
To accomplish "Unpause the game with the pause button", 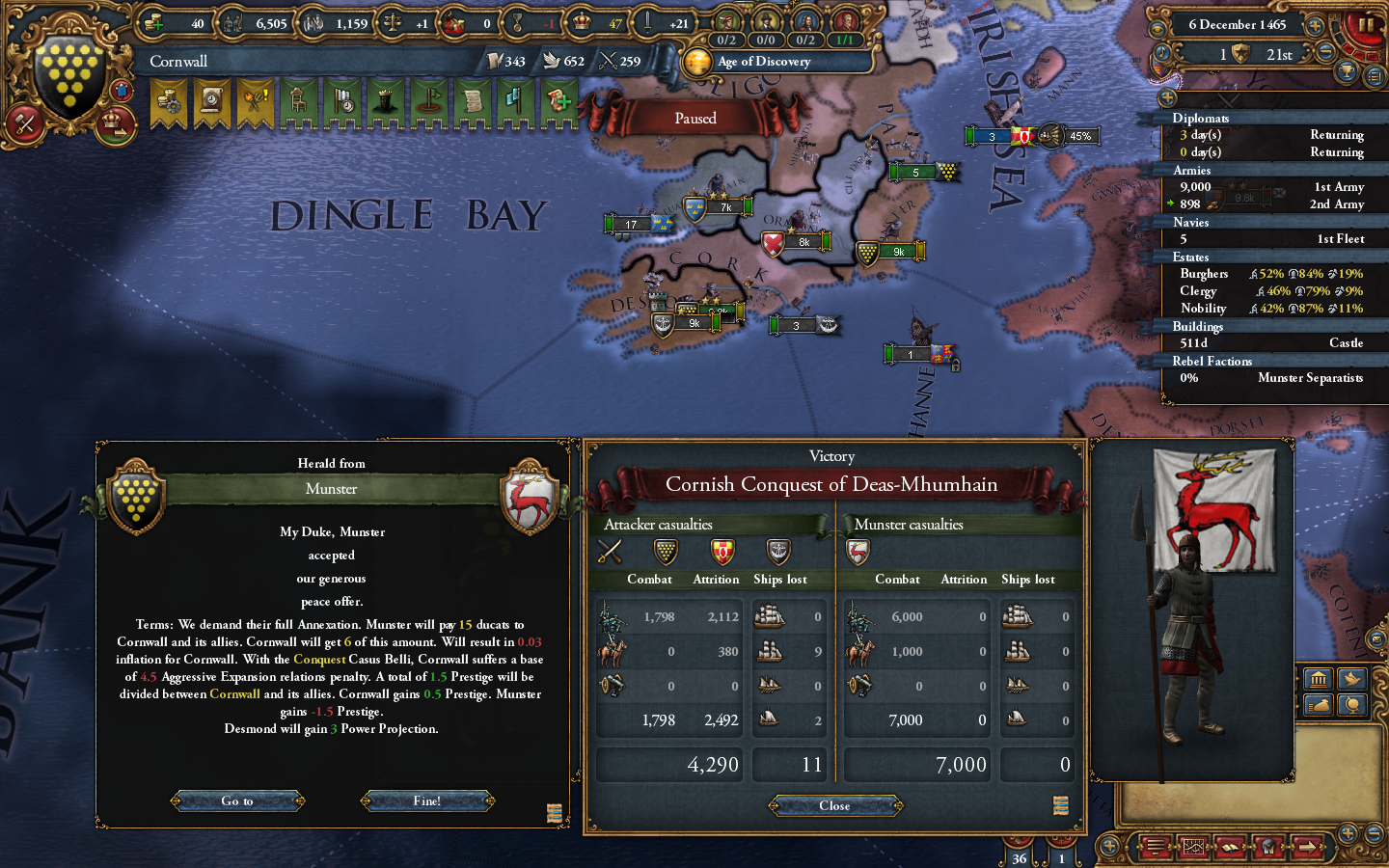I will point(1367,24).
